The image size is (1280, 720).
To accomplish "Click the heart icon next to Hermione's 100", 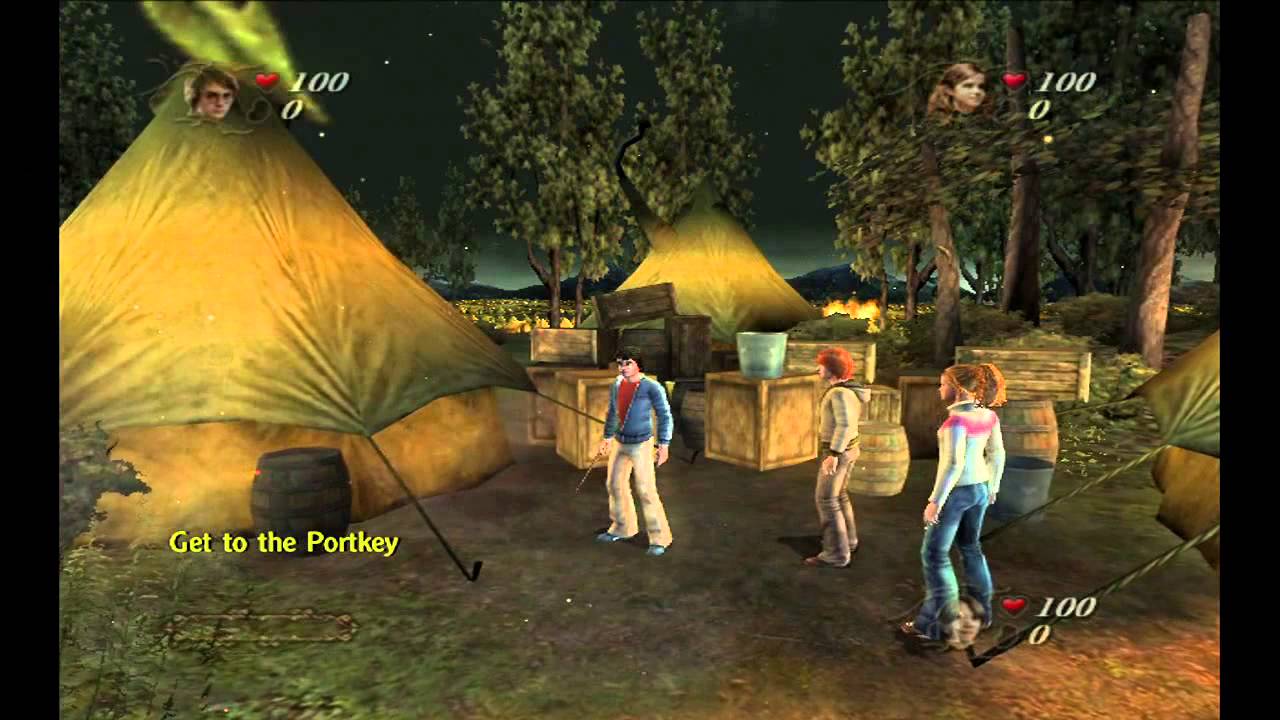I will coord(1013,82).
